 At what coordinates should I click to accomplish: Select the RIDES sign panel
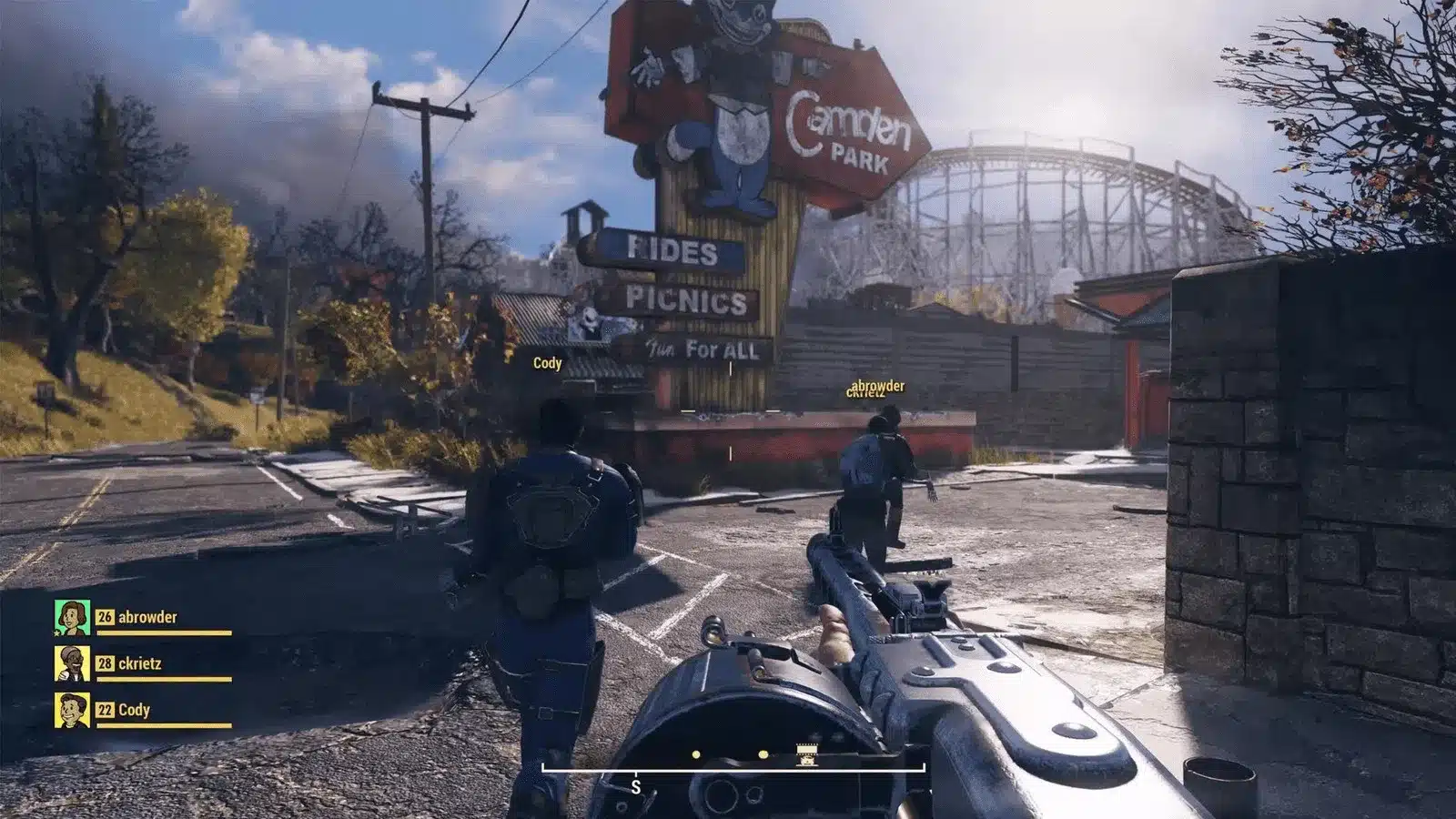672,250
